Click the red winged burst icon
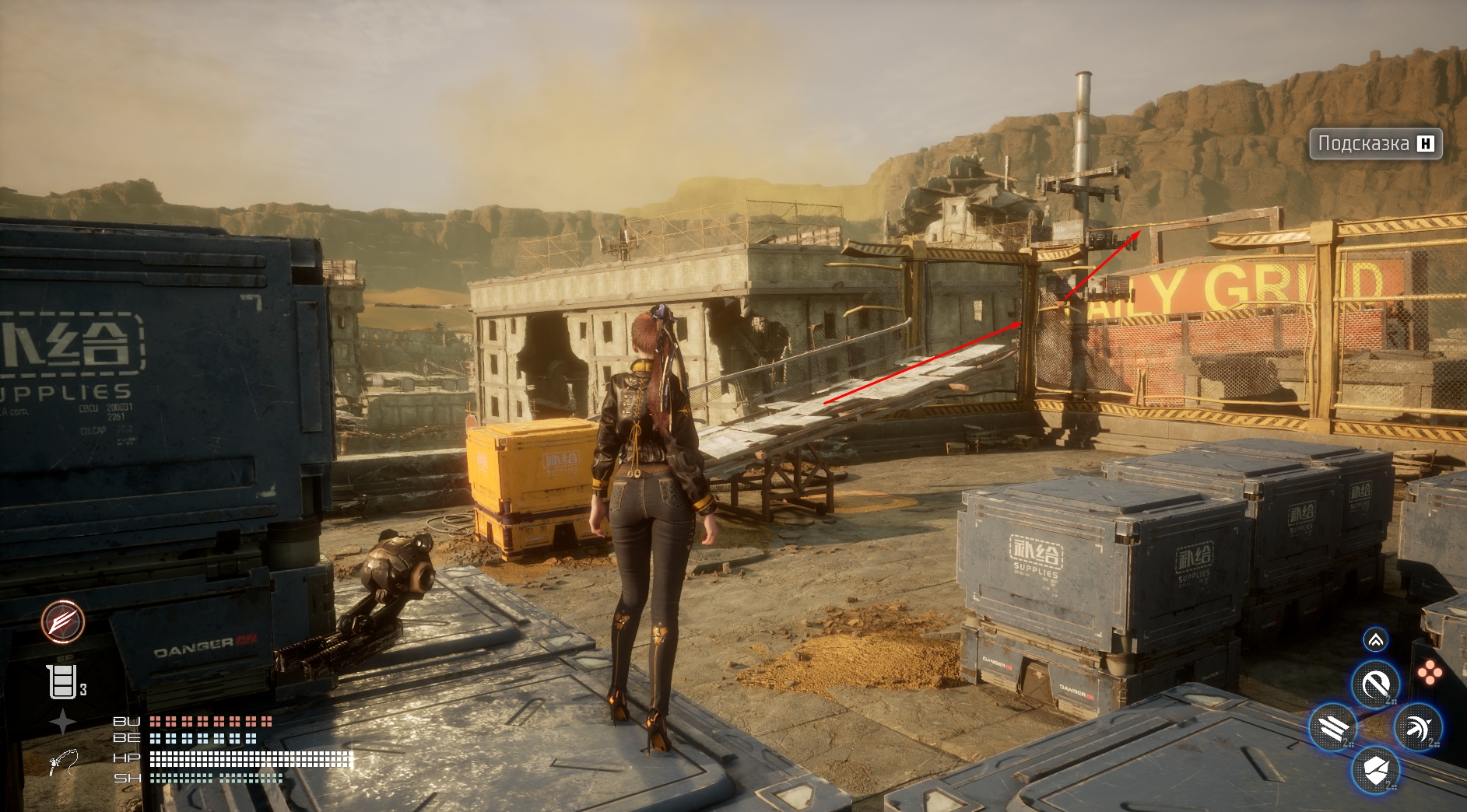Viewport: 1467px width, 812px height. point(63,621)
